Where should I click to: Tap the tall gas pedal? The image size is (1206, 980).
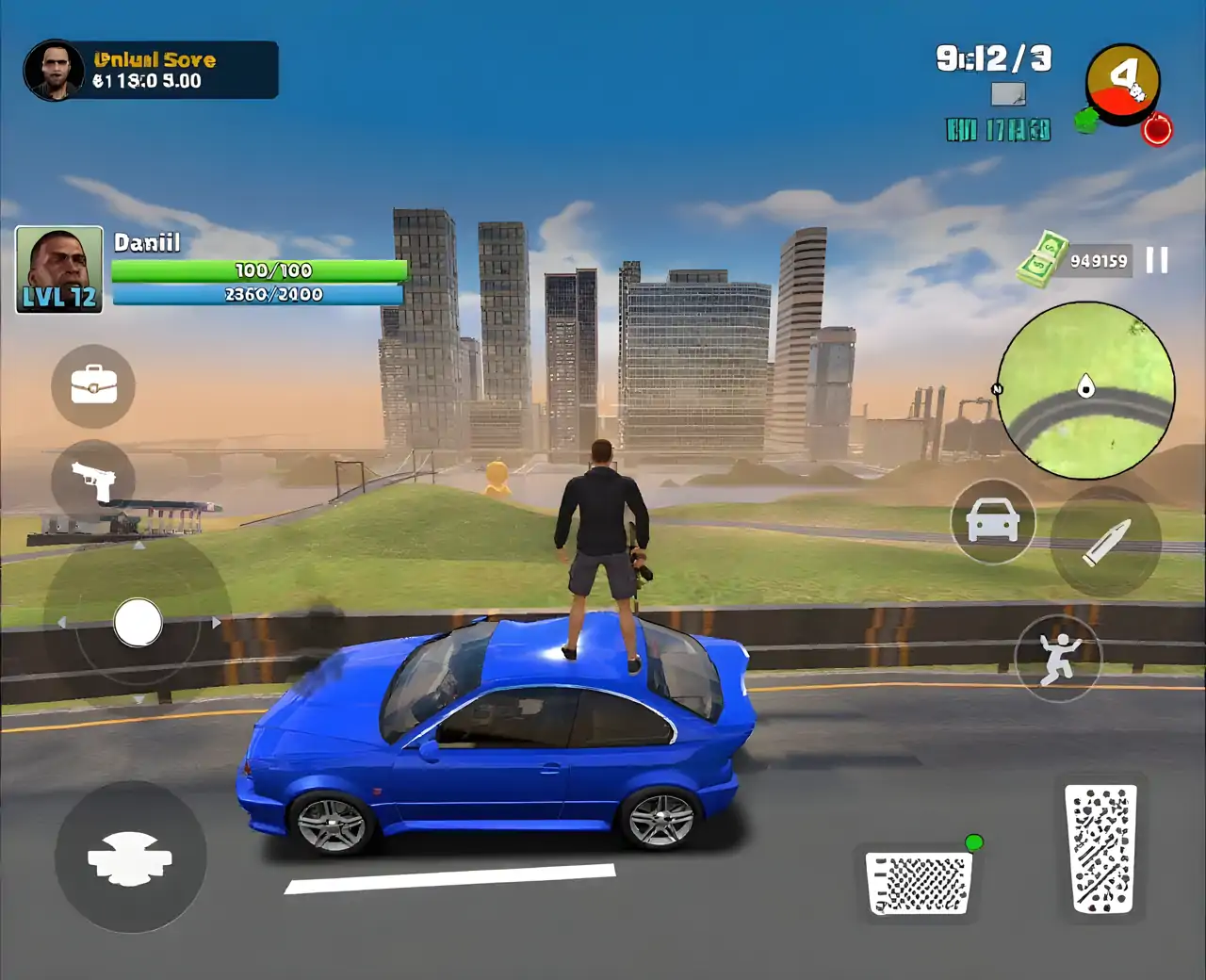(x=1100, y=850)
